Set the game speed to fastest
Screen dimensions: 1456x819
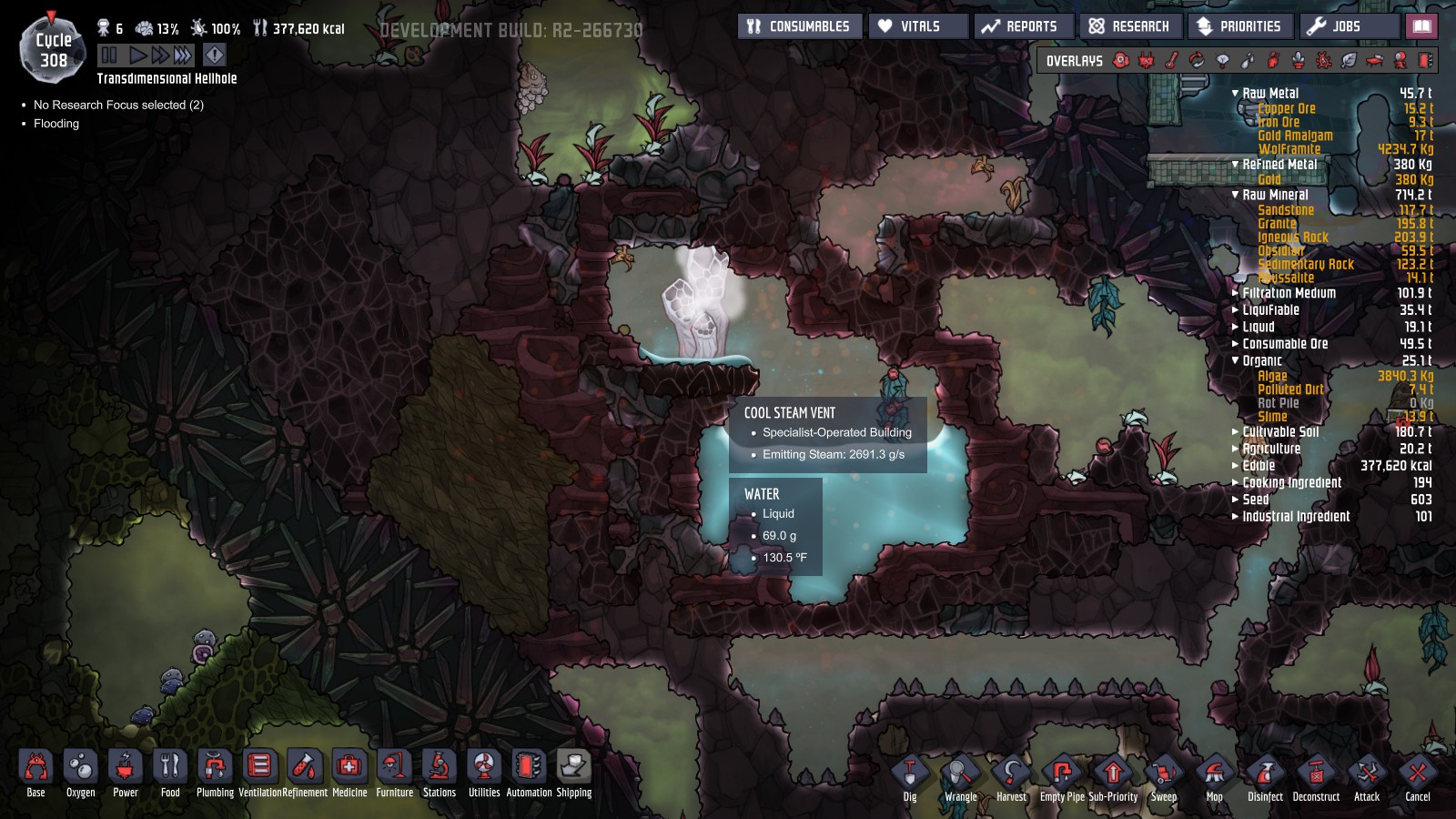pos(183,56)
